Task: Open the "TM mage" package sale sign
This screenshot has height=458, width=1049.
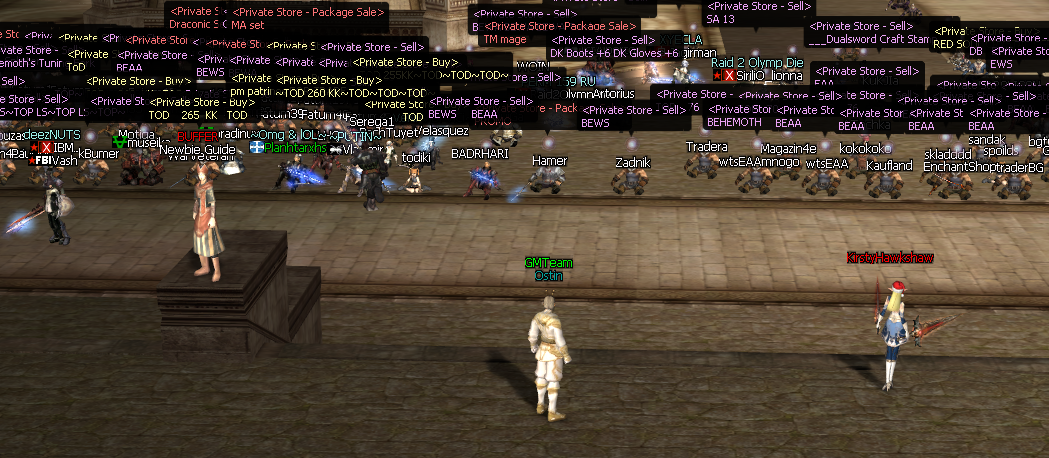Action: [x=560, y=32]
